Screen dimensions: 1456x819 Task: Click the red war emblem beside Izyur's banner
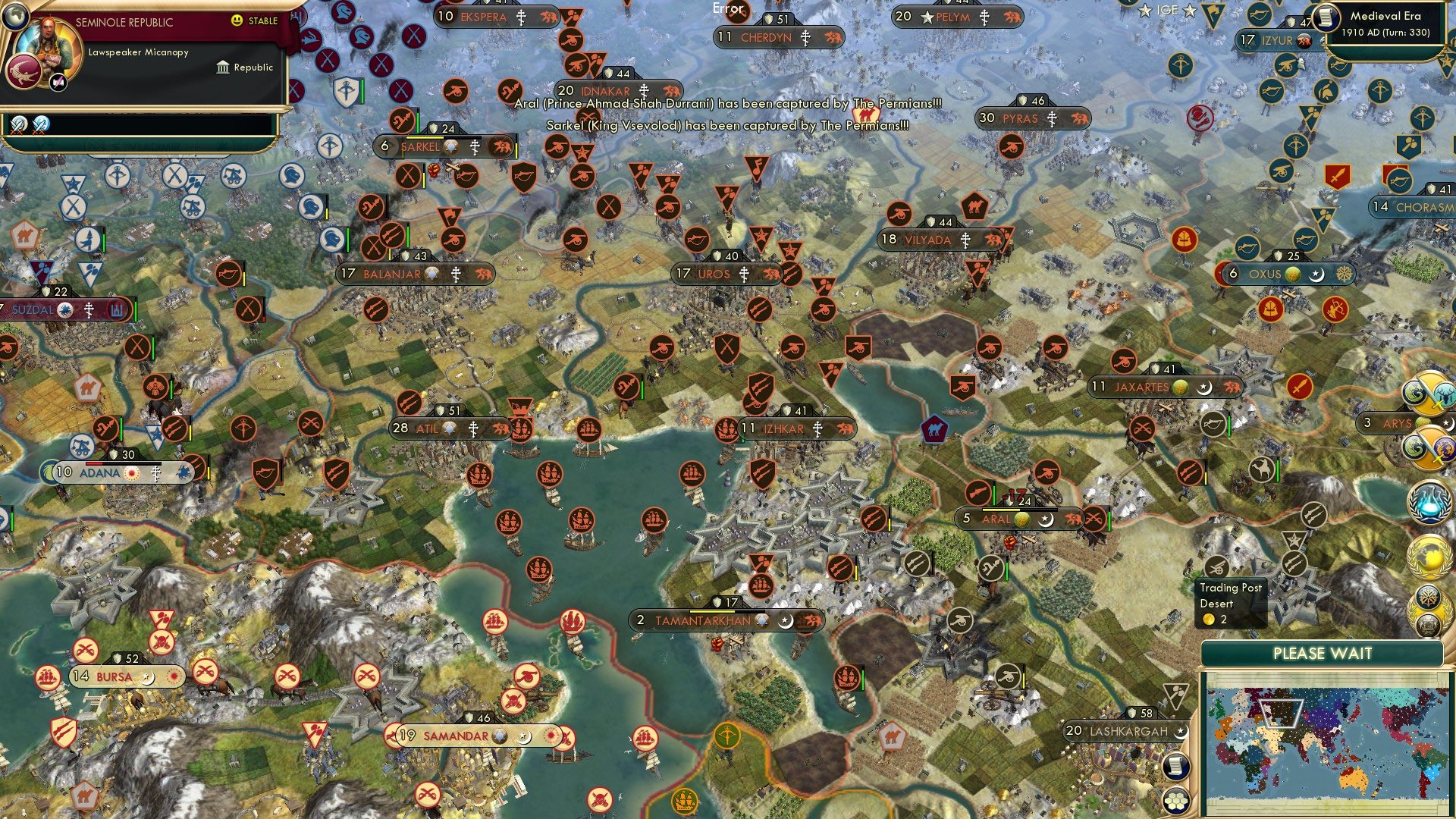pyautogui.click(x=1304, y=41)
